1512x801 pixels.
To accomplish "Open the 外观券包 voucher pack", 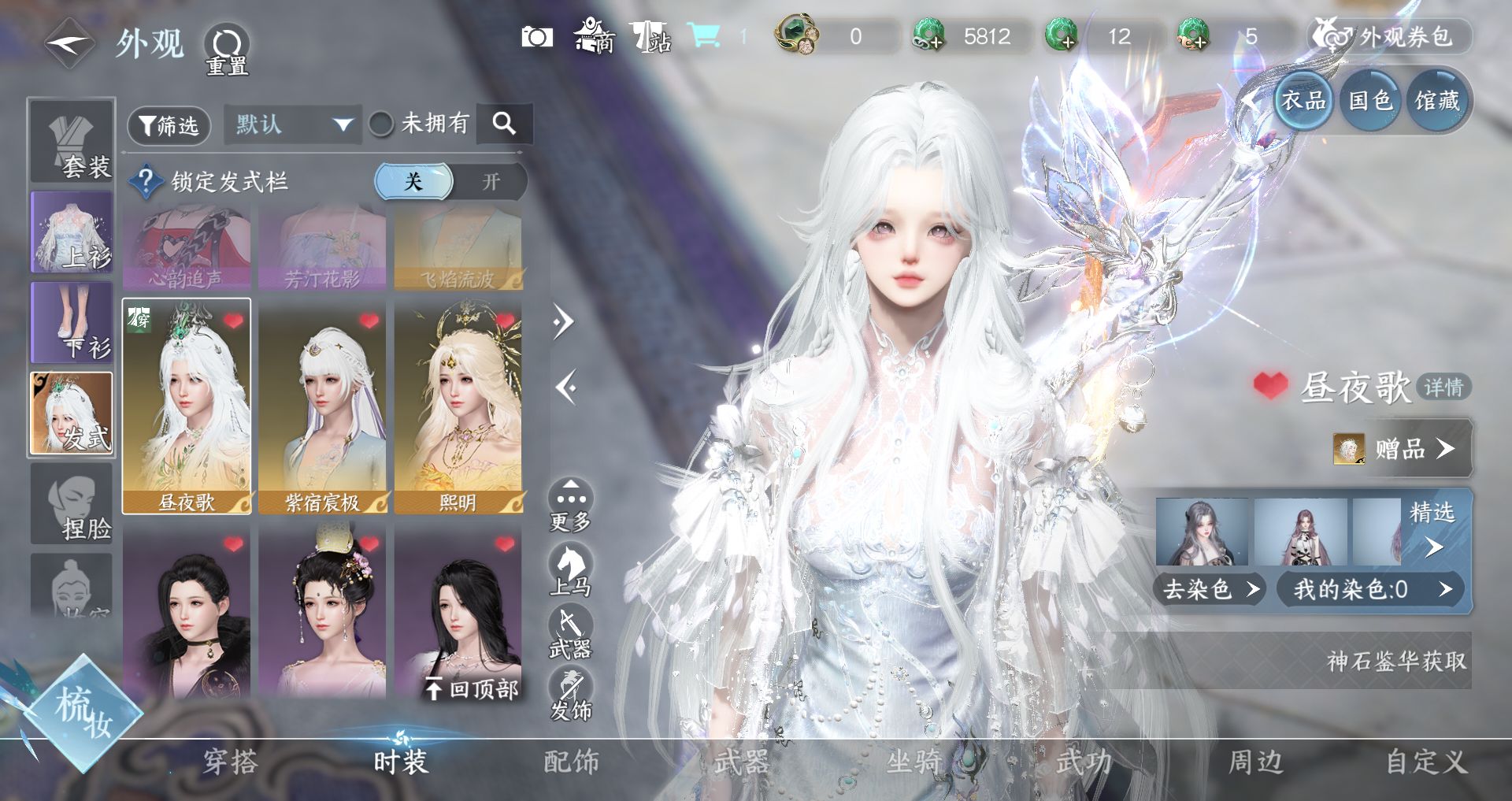I will 1391,37.
